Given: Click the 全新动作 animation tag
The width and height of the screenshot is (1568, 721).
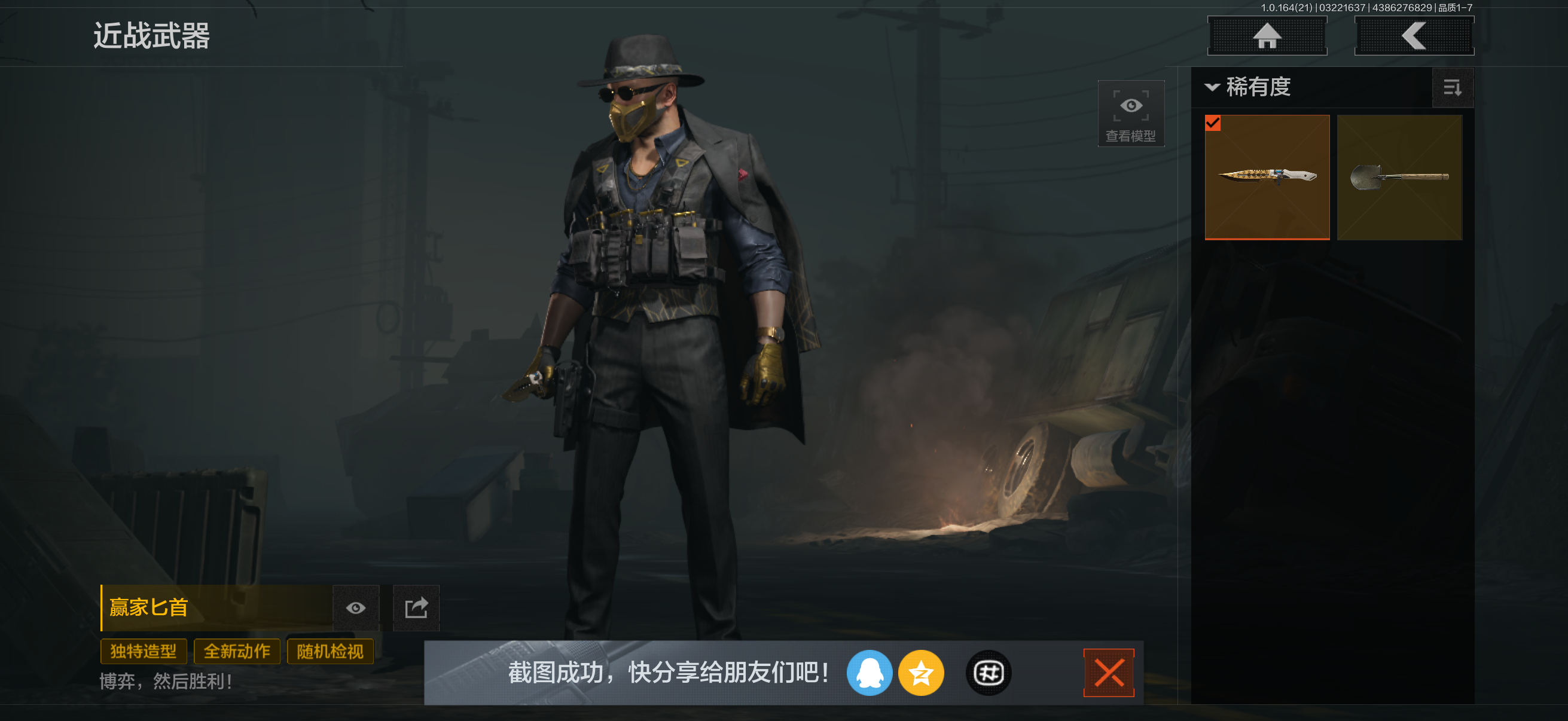Looking at the screenshot, I should pyautogui.click(x=237, y=651).
